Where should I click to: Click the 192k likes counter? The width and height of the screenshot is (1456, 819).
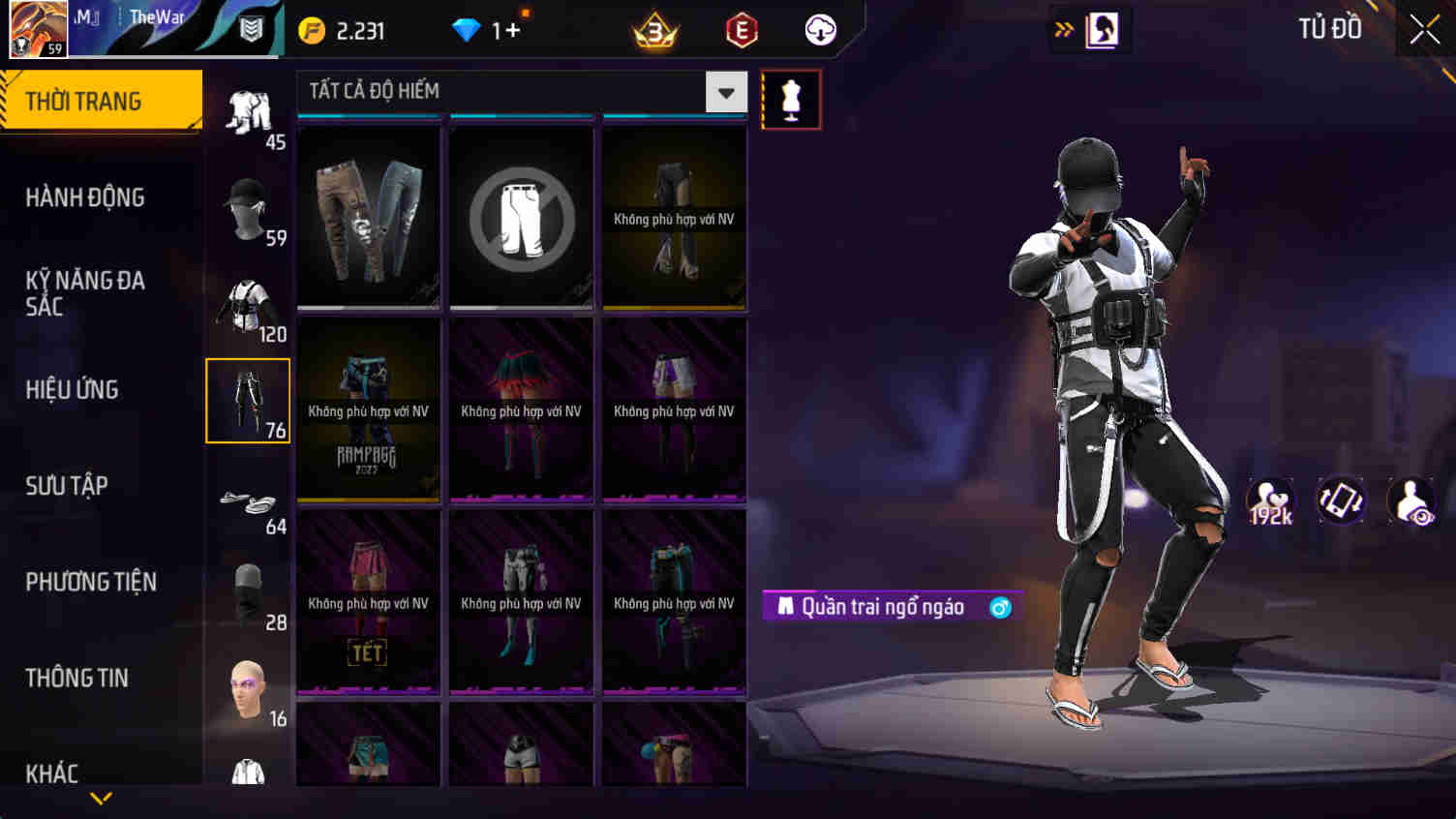point(1269,500)
